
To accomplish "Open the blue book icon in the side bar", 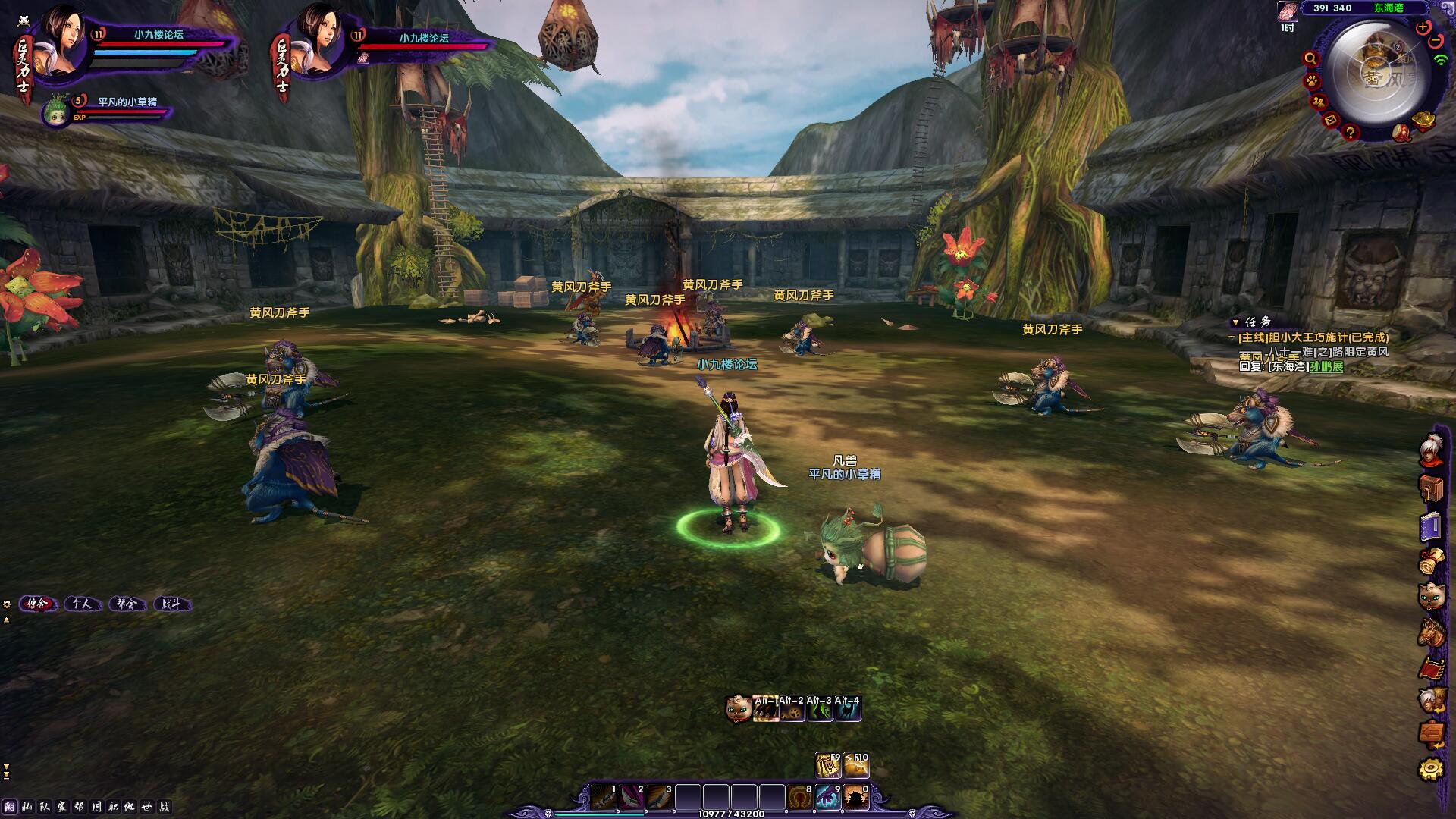I will pyautogui.click(x=1432, y=526).
